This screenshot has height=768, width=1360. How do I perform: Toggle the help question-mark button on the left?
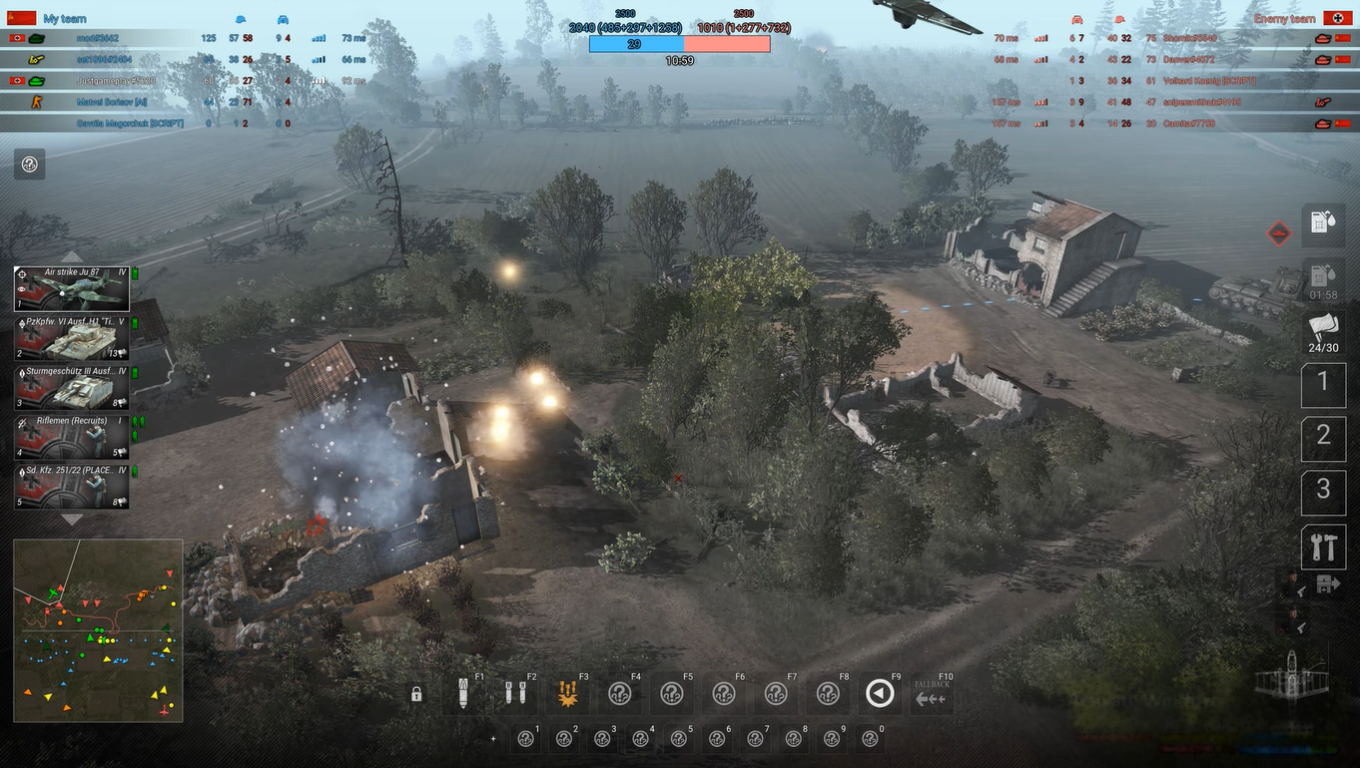coord(29,164)
